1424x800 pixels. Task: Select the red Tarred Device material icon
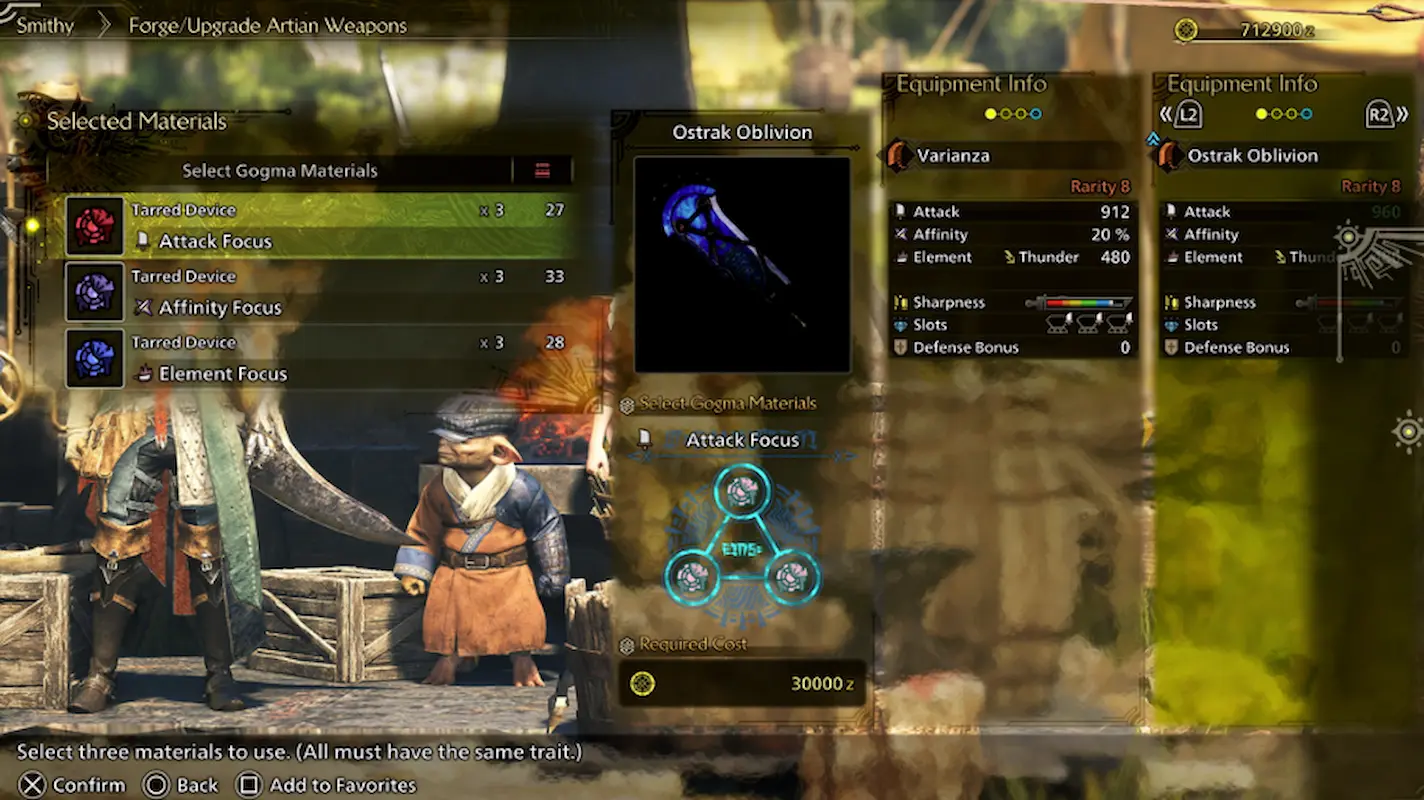click(94, 225)
